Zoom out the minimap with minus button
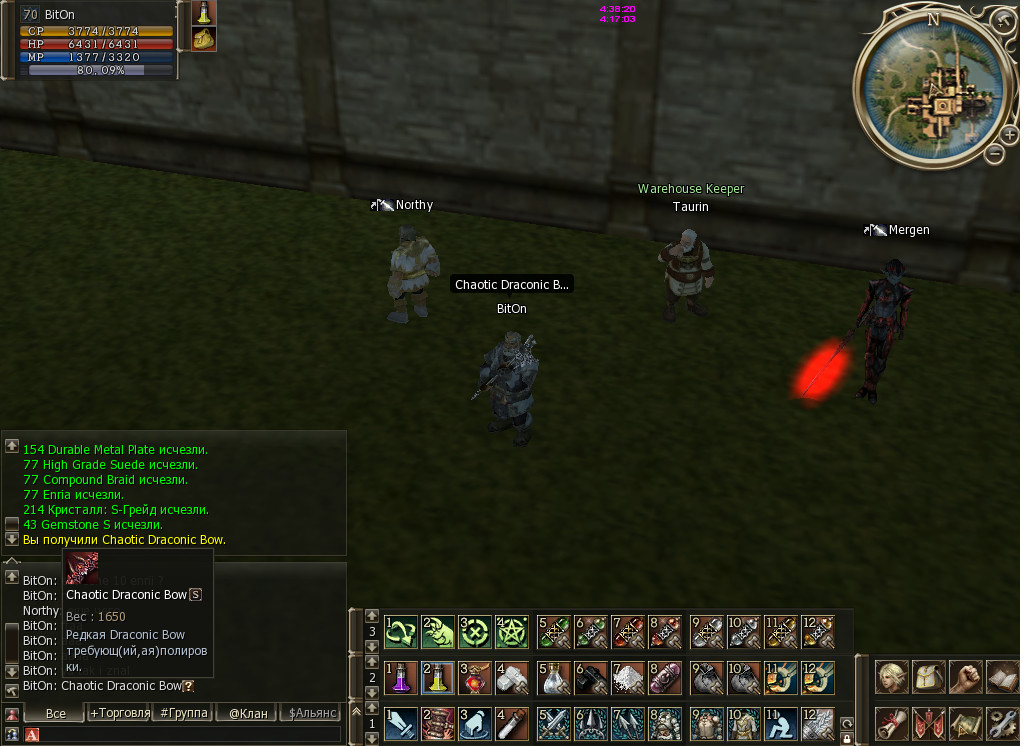The width and height of the screenshot is (1024, 746). [994, 154]
